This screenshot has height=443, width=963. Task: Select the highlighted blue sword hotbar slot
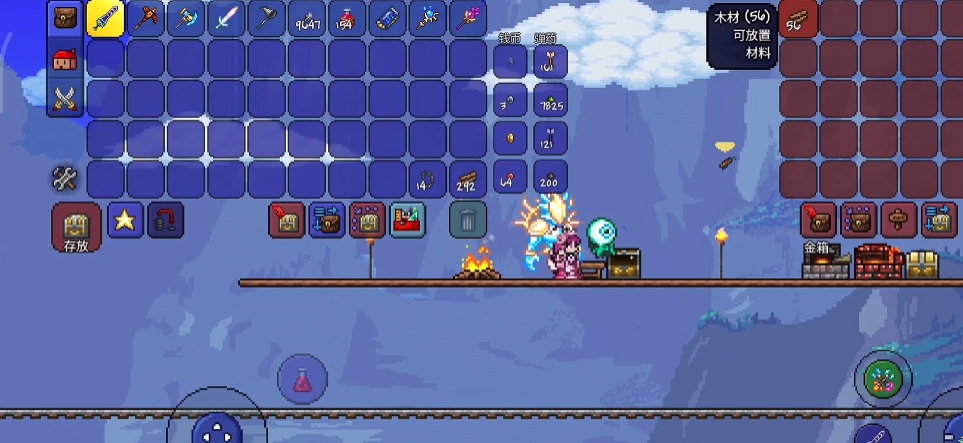[x=105, y=19]
